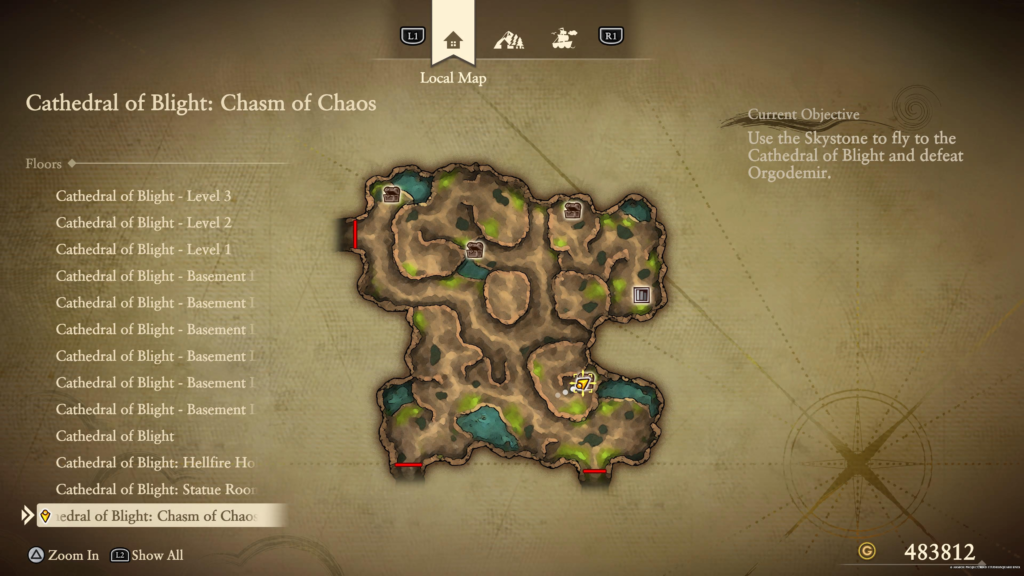Select the plain Cathedral of Blight entry
This screenshot has height=576, width=1024.
115,436
